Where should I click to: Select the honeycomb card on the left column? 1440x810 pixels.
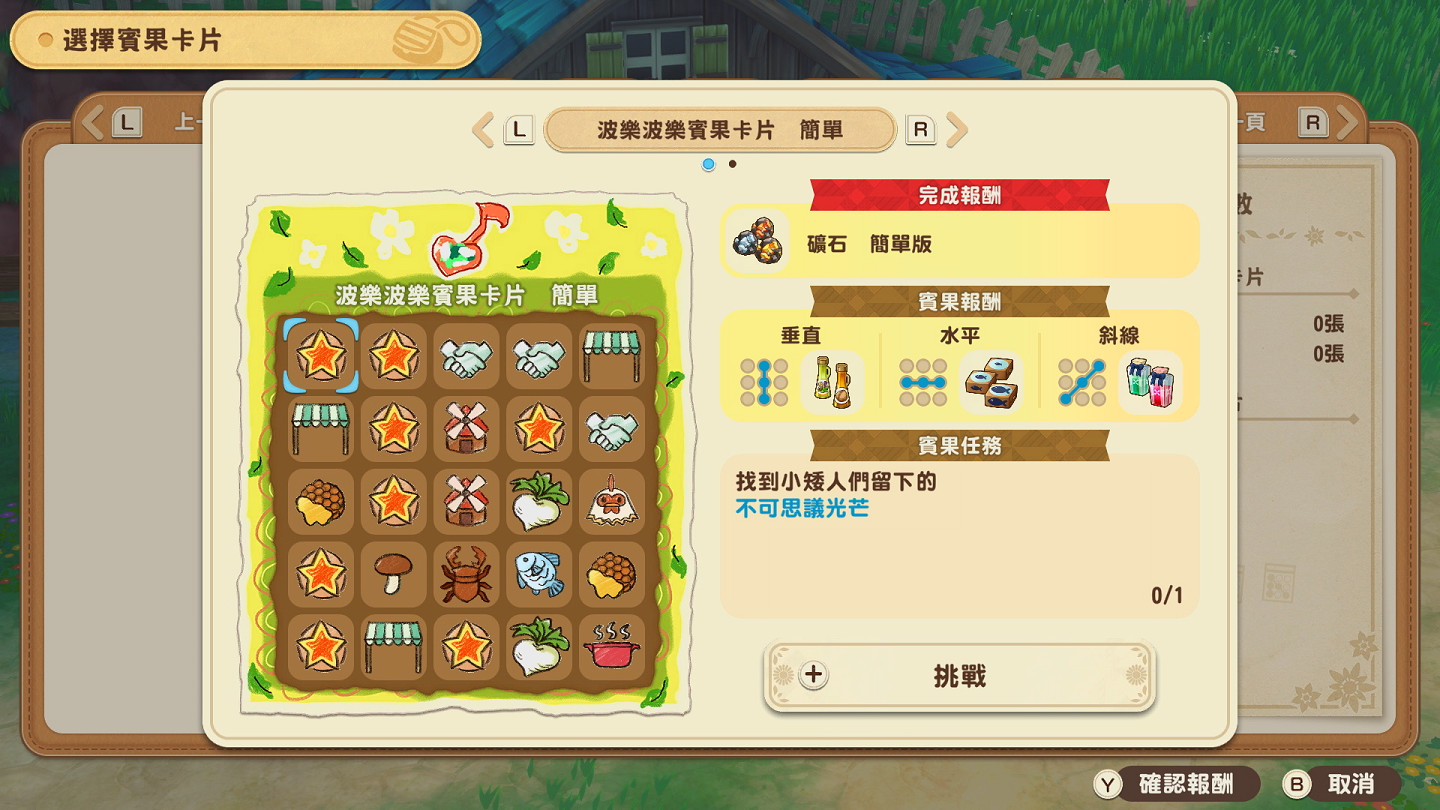[x=320, y=502]
